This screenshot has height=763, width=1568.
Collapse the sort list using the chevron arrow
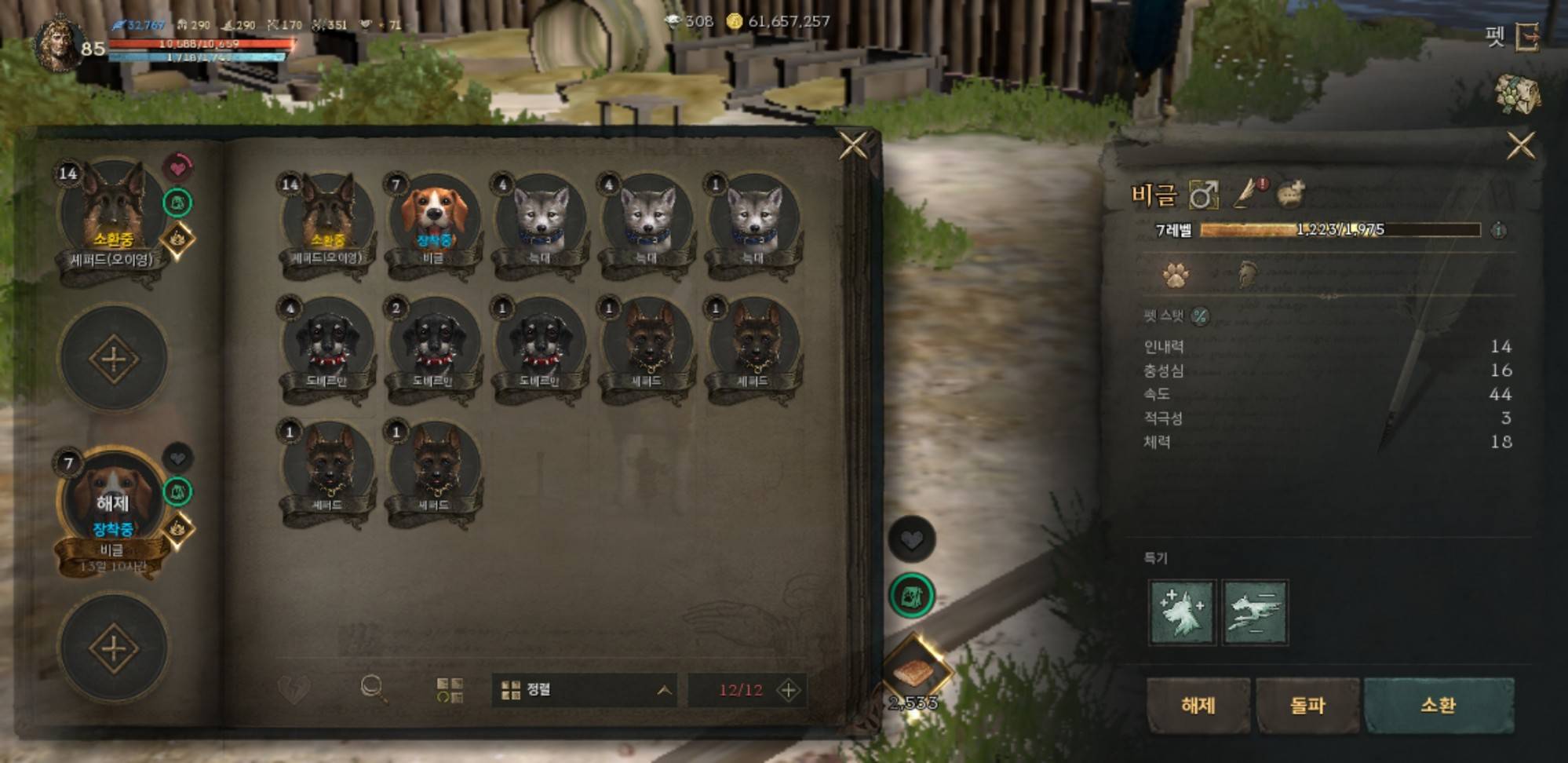tap(664, 688)
